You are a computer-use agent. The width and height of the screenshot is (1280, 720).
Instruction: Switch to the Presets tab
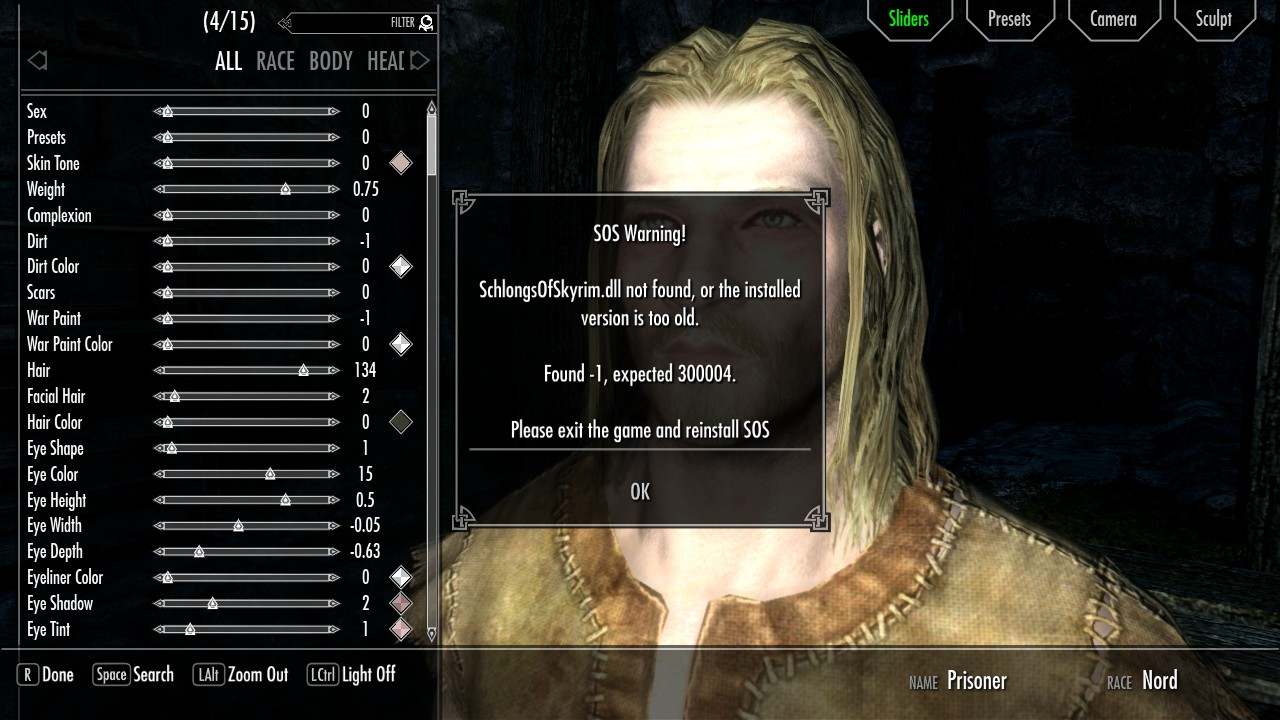point(1010,18)
